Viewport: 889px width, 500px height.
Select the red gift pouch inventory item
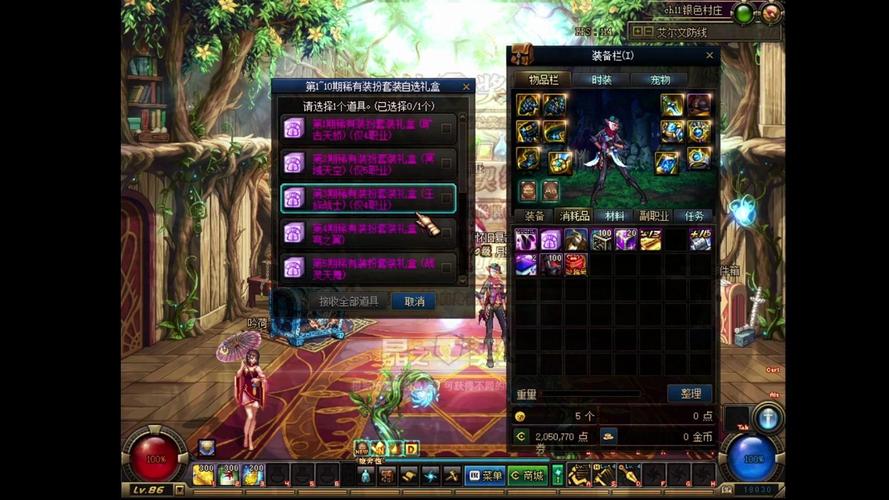point(576,264)
